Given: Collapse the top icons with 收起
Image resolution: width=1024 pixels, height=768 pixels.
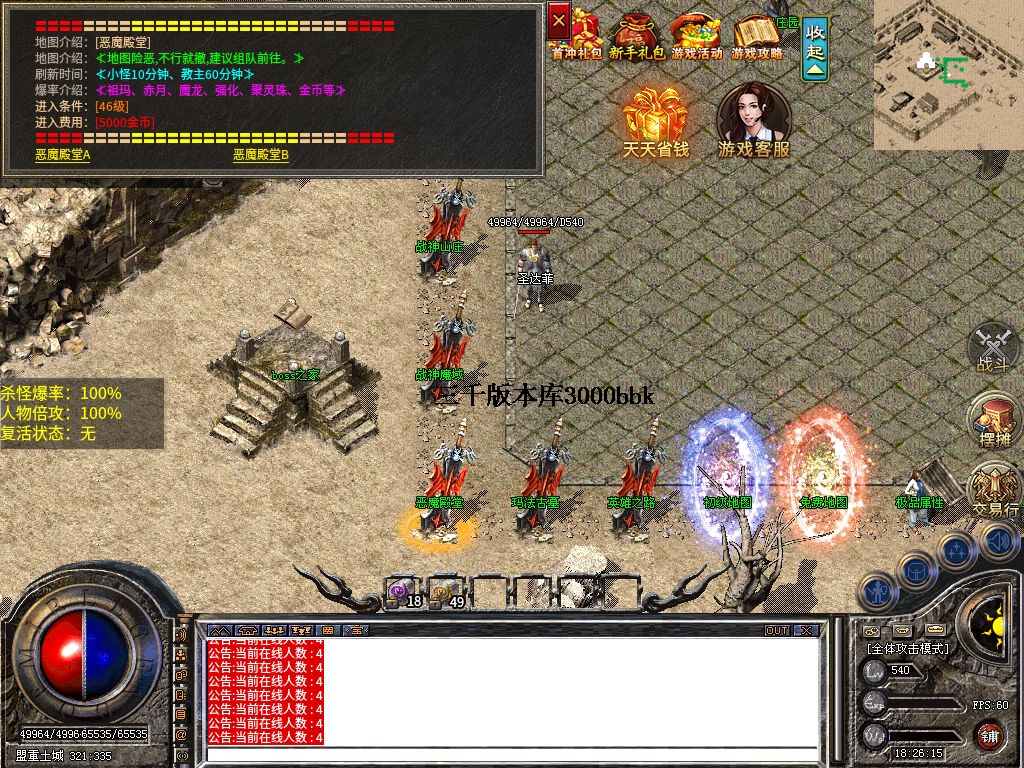Looking at the screenshot, I should (816, 48).
